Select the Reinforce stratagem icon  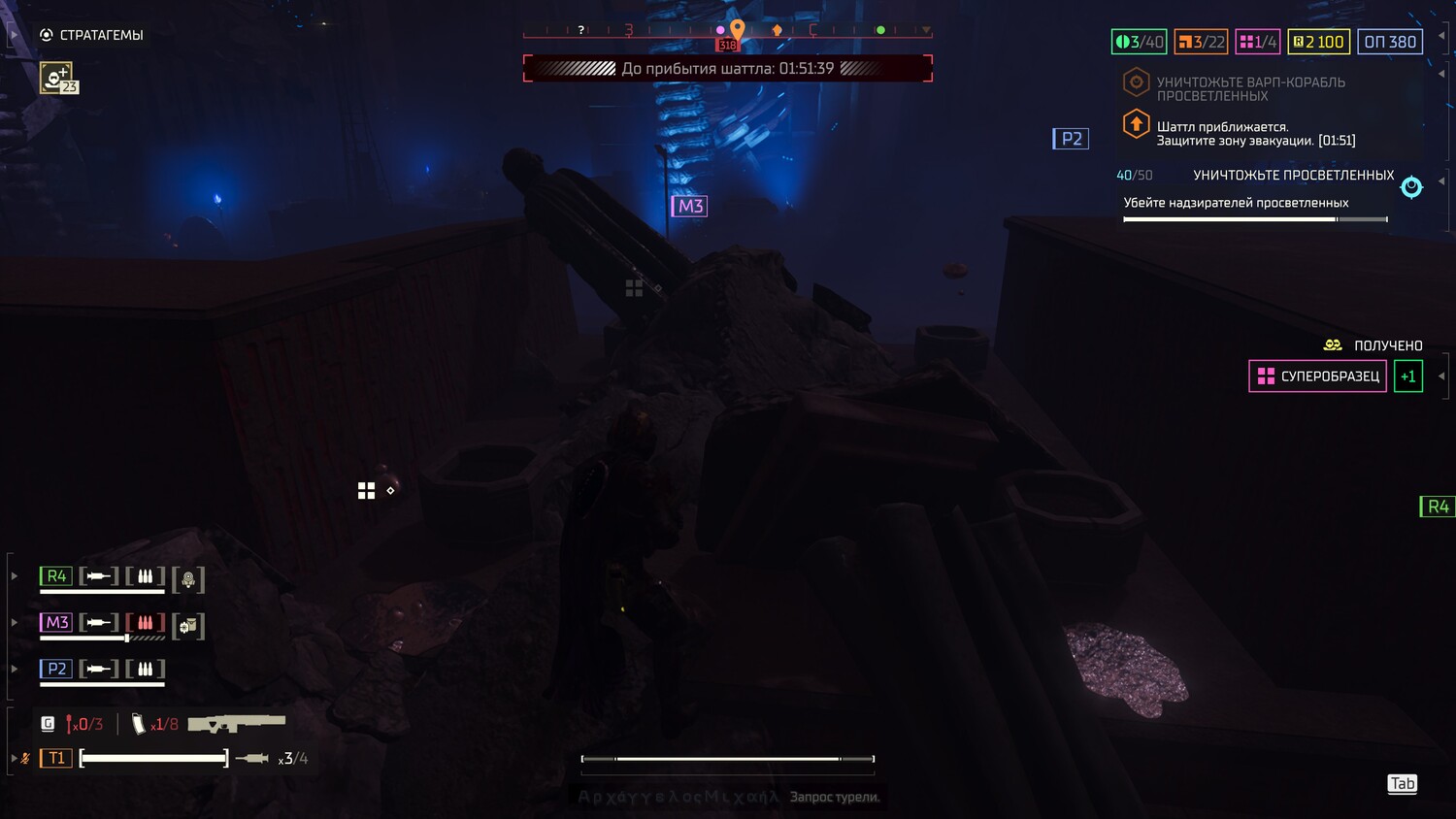pos(57,77)
